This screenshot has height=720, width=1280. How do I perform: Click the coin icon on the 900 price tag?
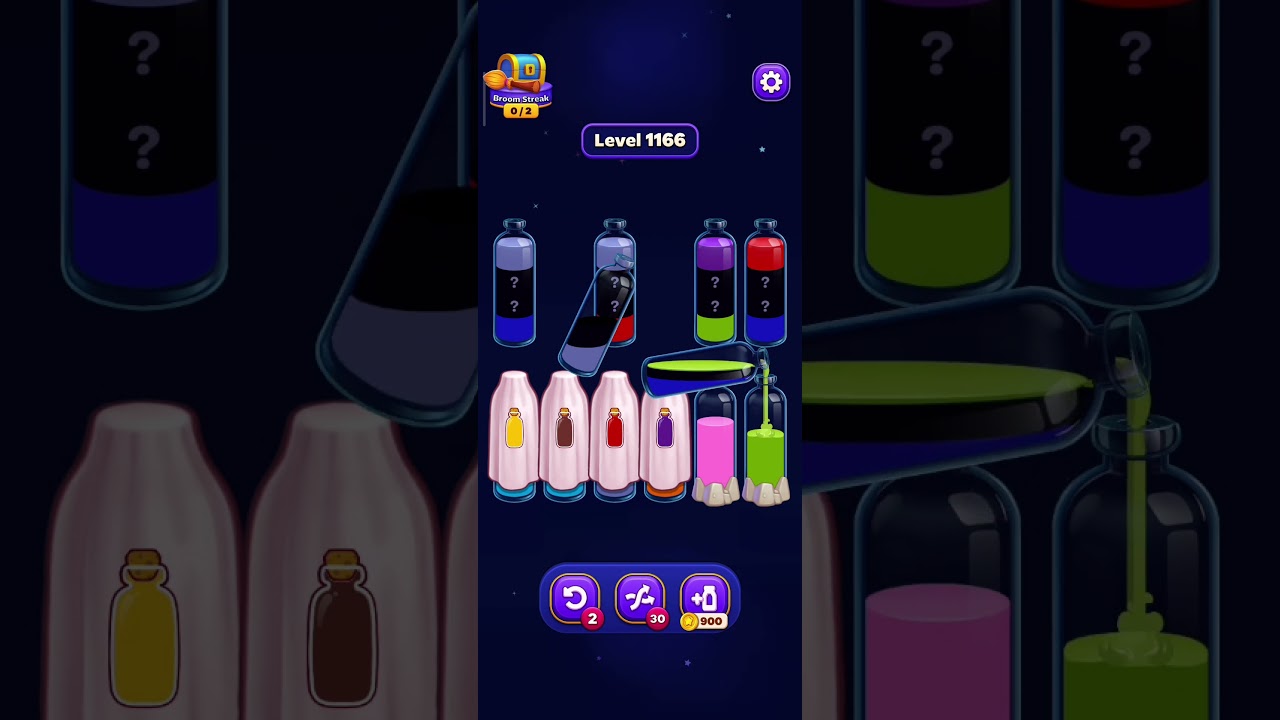coord(690,621)
